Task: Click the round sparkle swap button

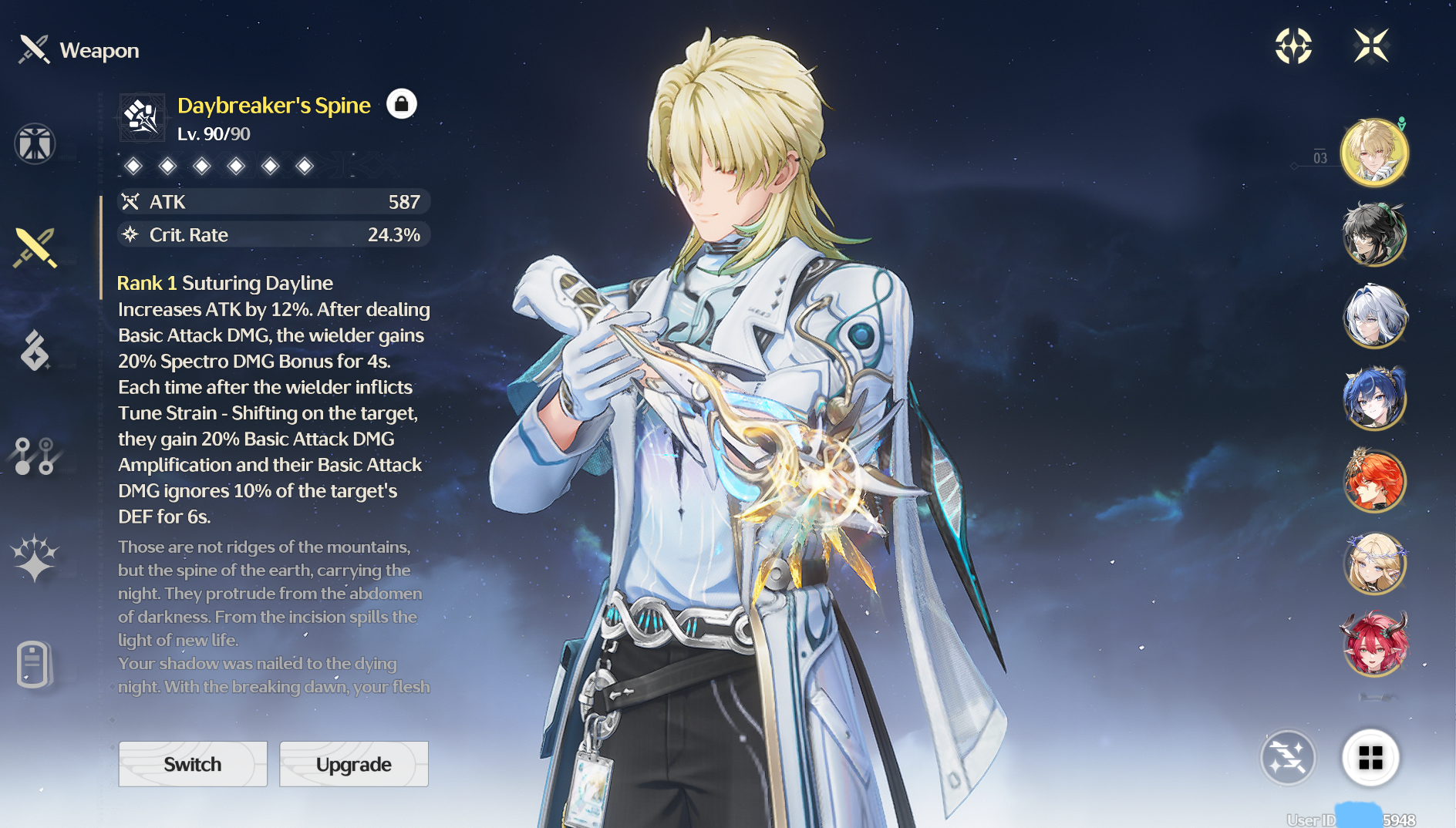Action: pos(1288,758)
